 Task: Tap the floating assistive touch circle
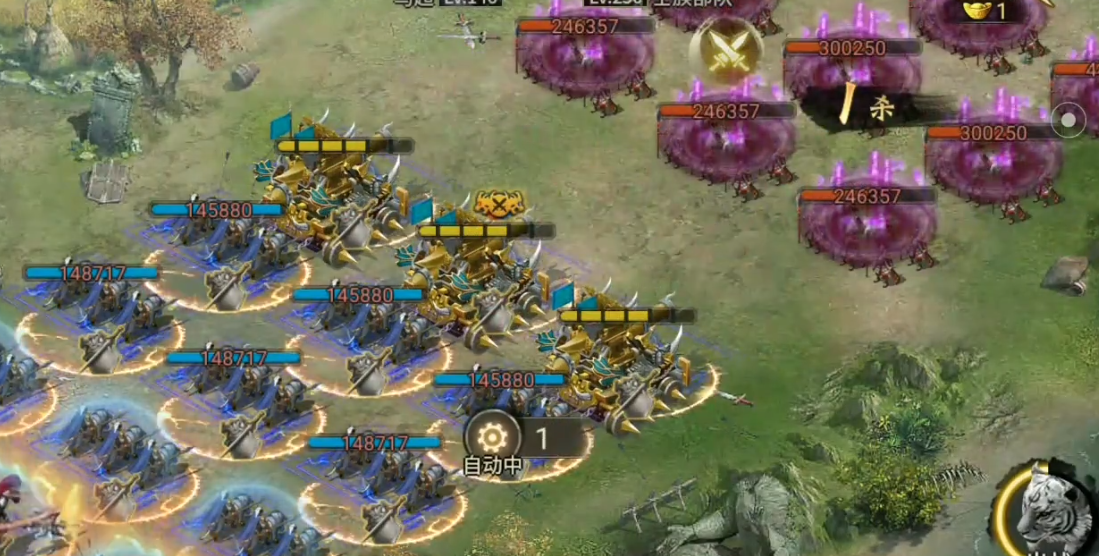pos(1069,120)
